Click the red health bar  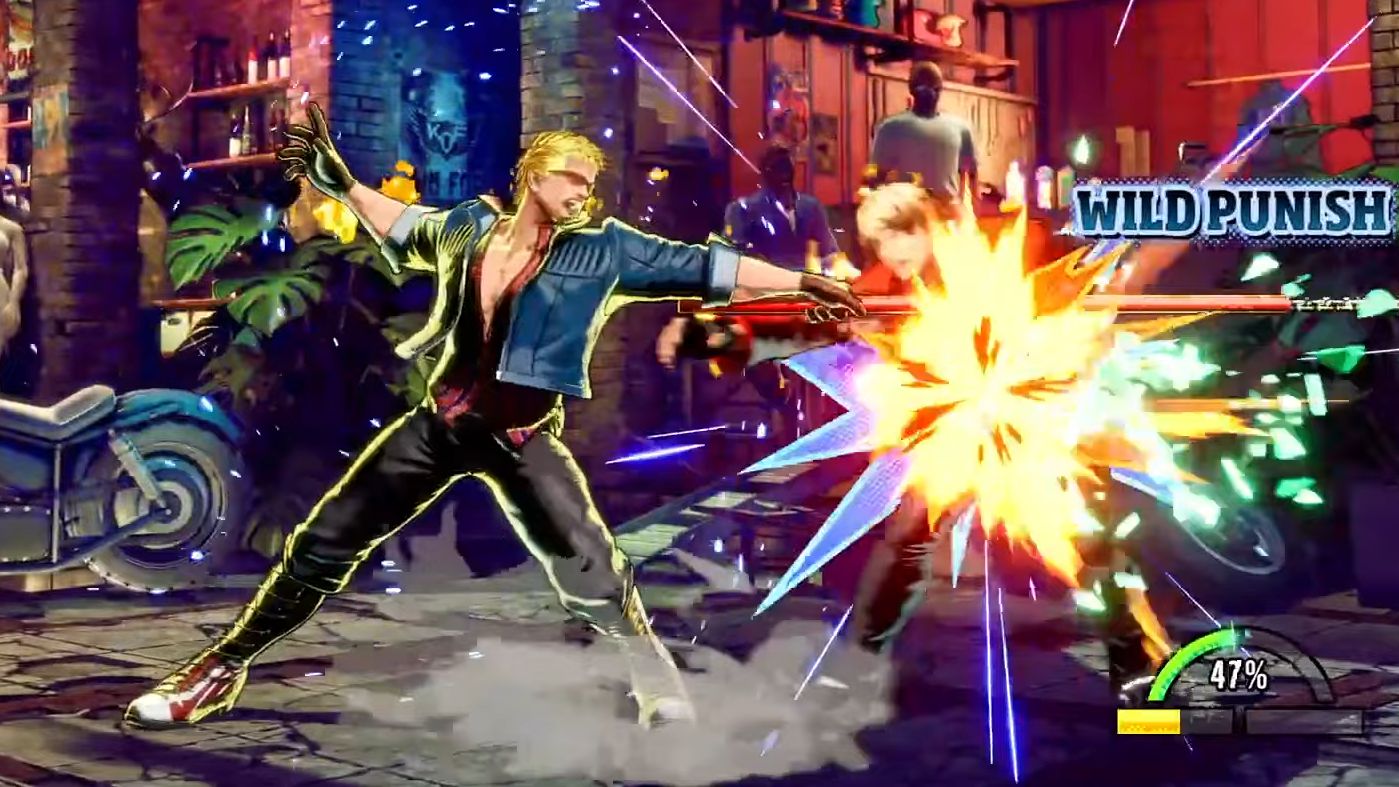1000,303
